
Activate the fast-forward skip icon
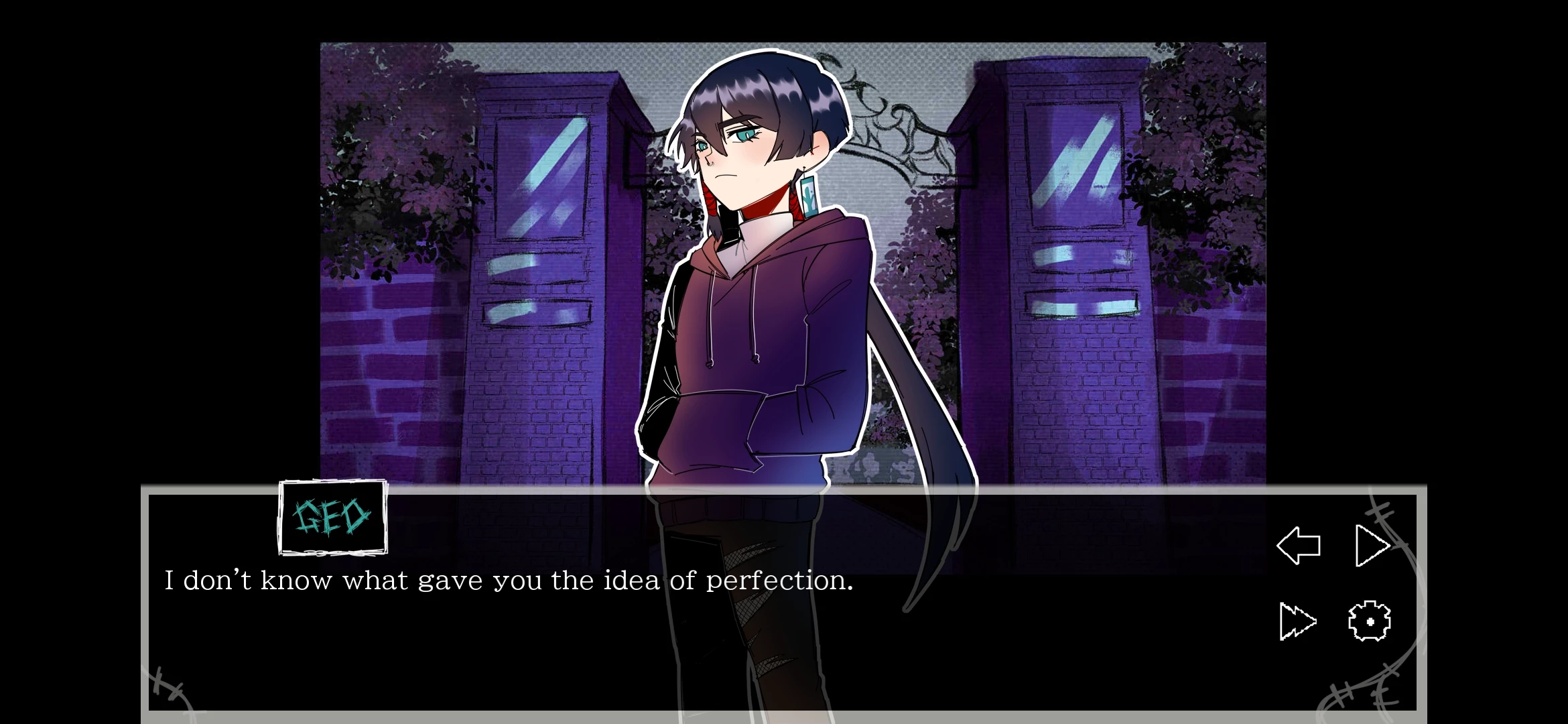point(1297,621)
